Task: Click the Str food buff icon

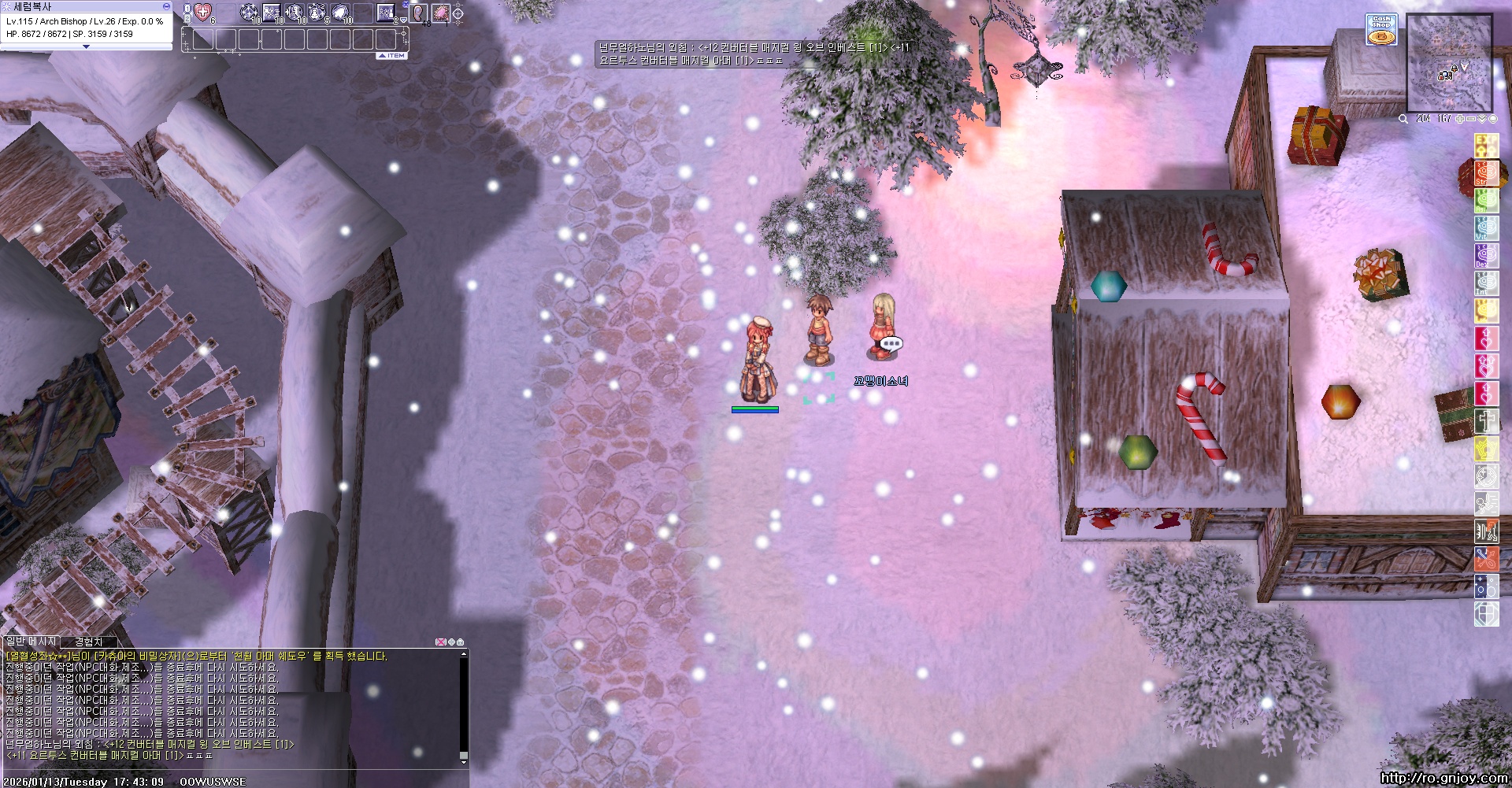Action: point(1486,173)
